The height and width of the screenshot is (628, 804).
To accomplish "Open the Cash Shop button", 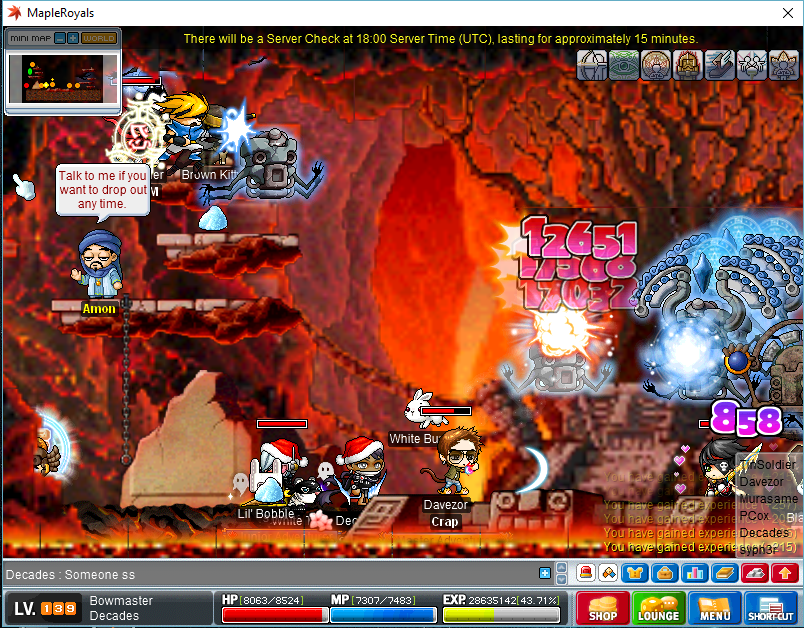I will pos(602,608).
